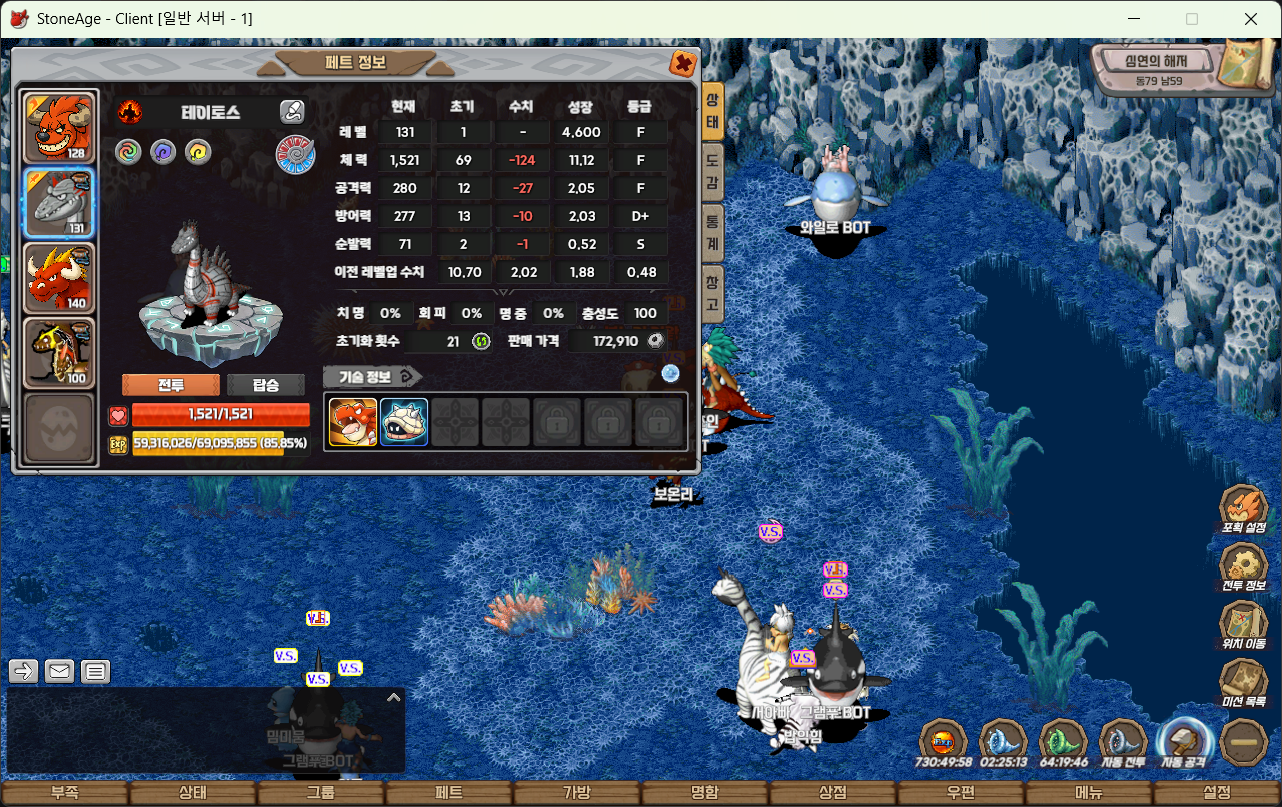The width and height of the screenshot is (1282, 807).
Task: Toggle 자동 전투 auto battle
Action: [1123, 743]
